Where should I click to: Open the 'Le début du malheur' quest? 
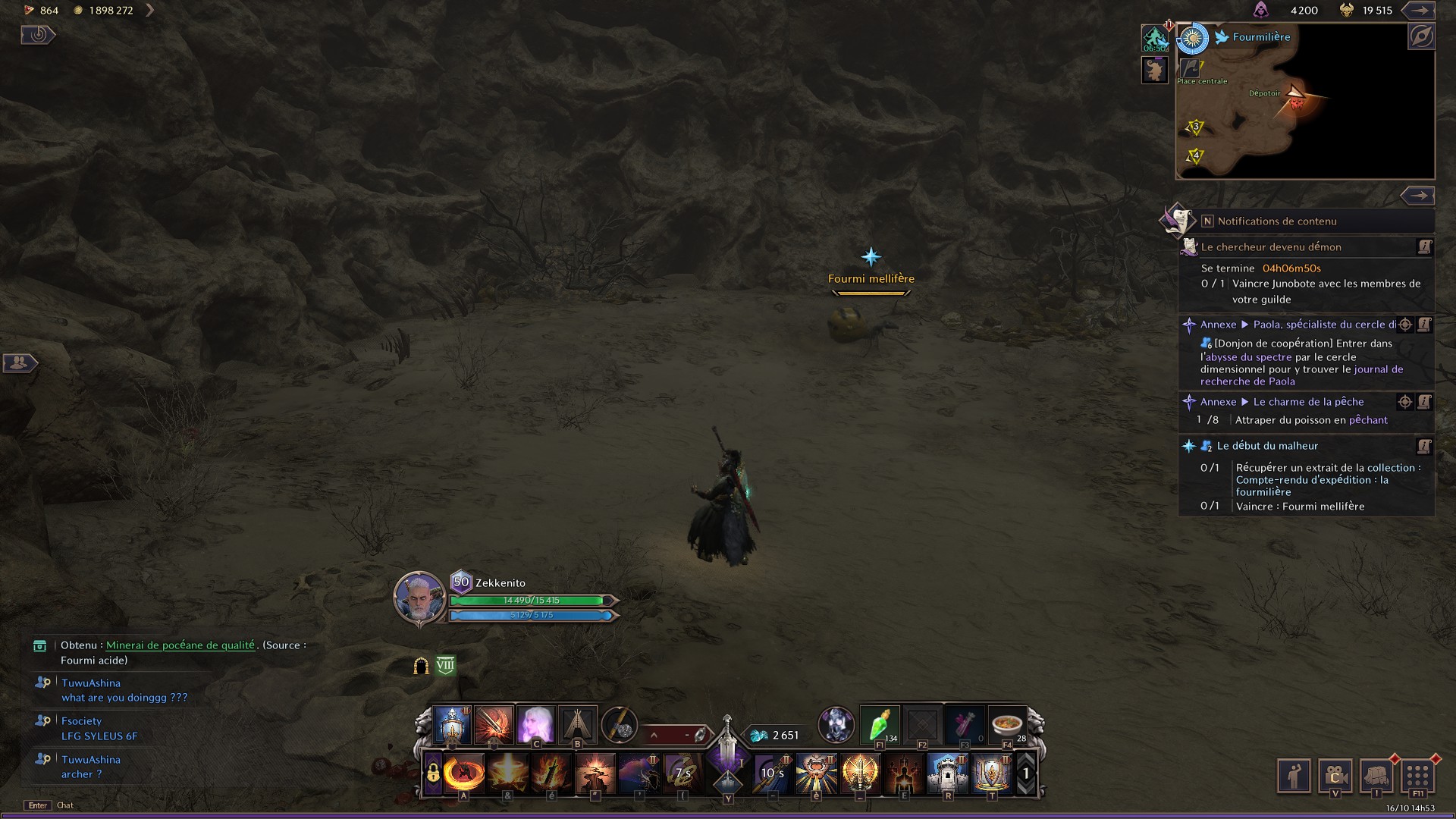point(1267,446)
